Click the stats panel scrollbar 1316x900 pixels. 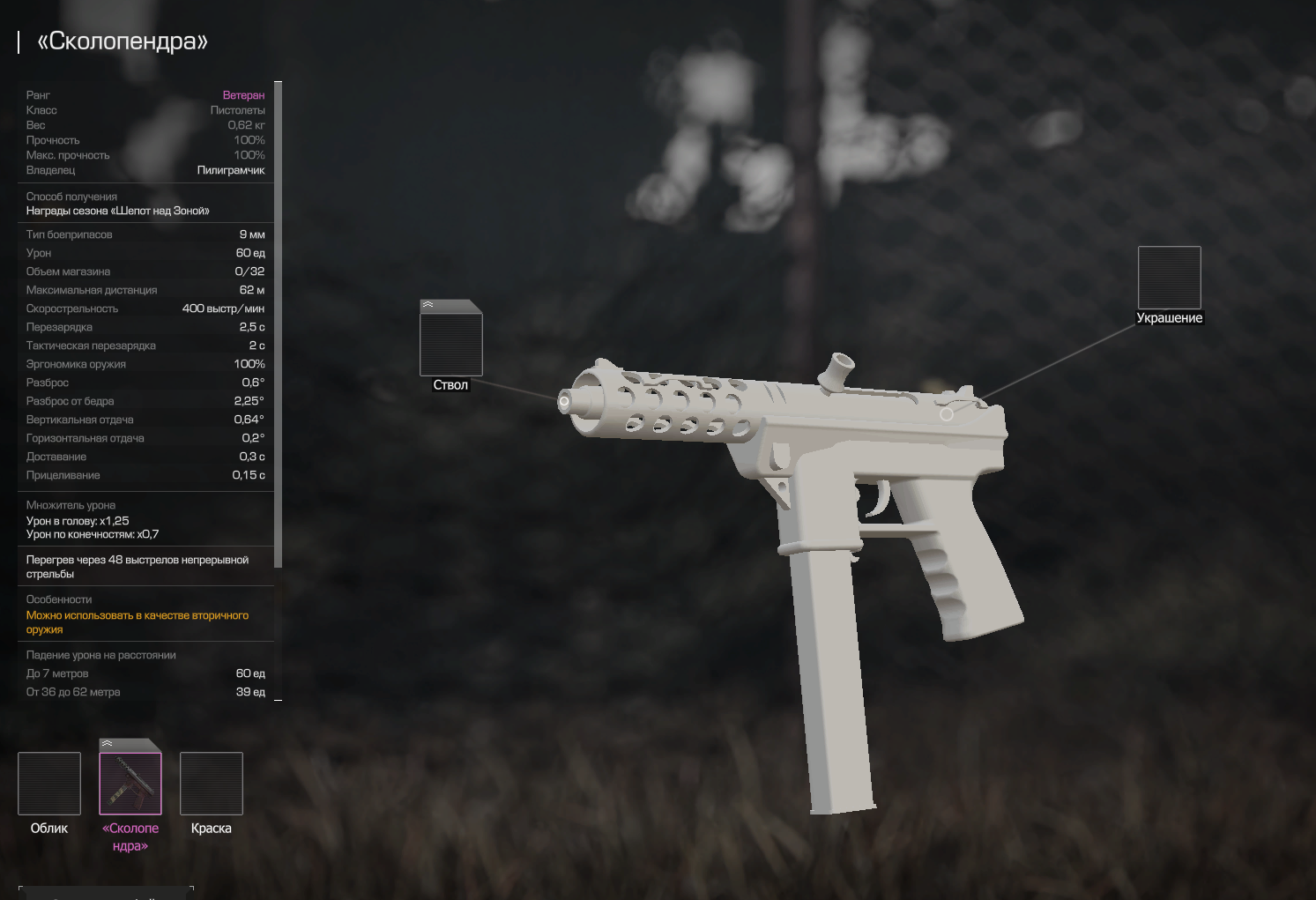[x=278, y=326]
